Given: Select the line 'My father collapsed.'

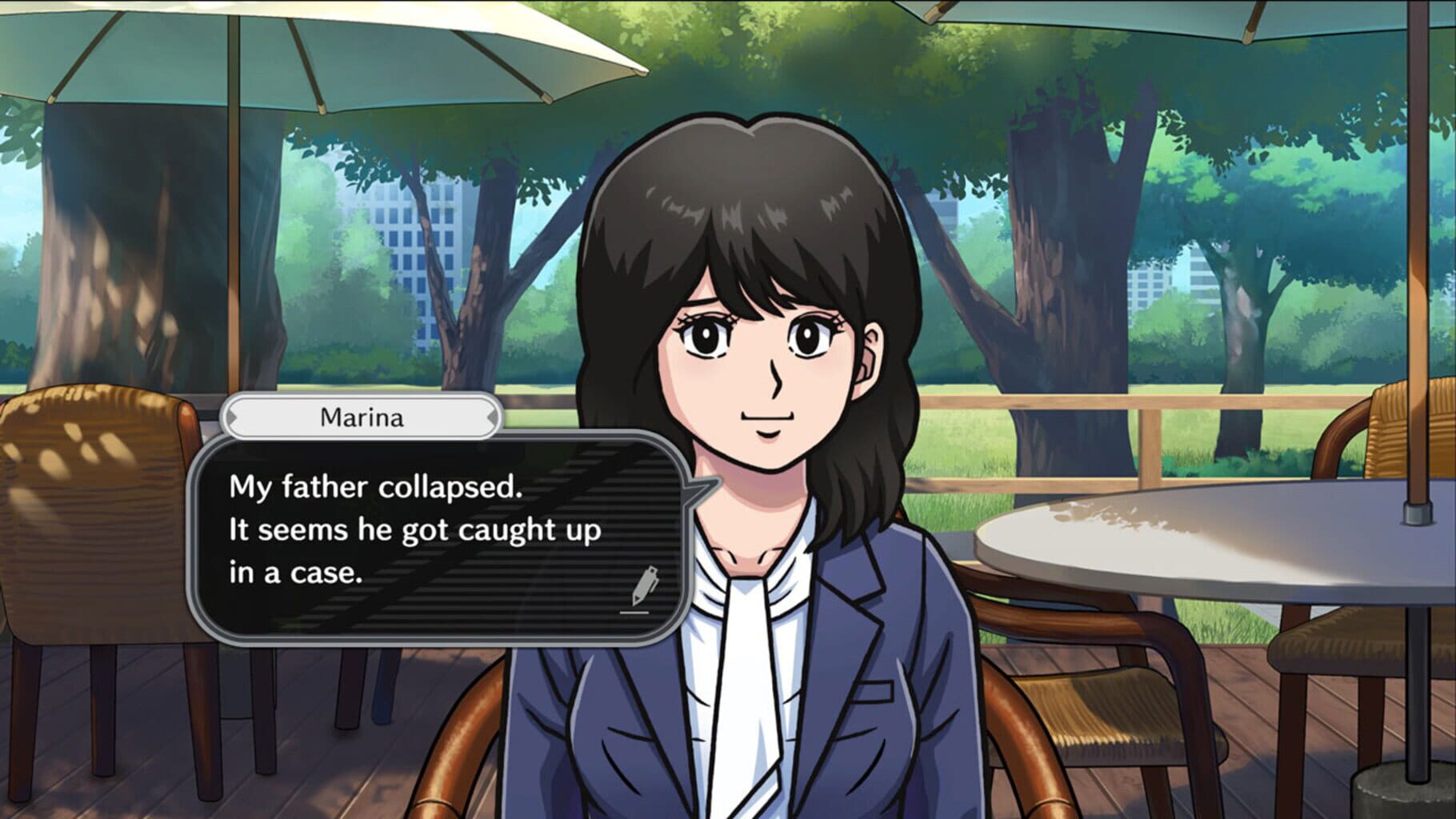Looking at the screenshot, I should click(x=376, y=486).
